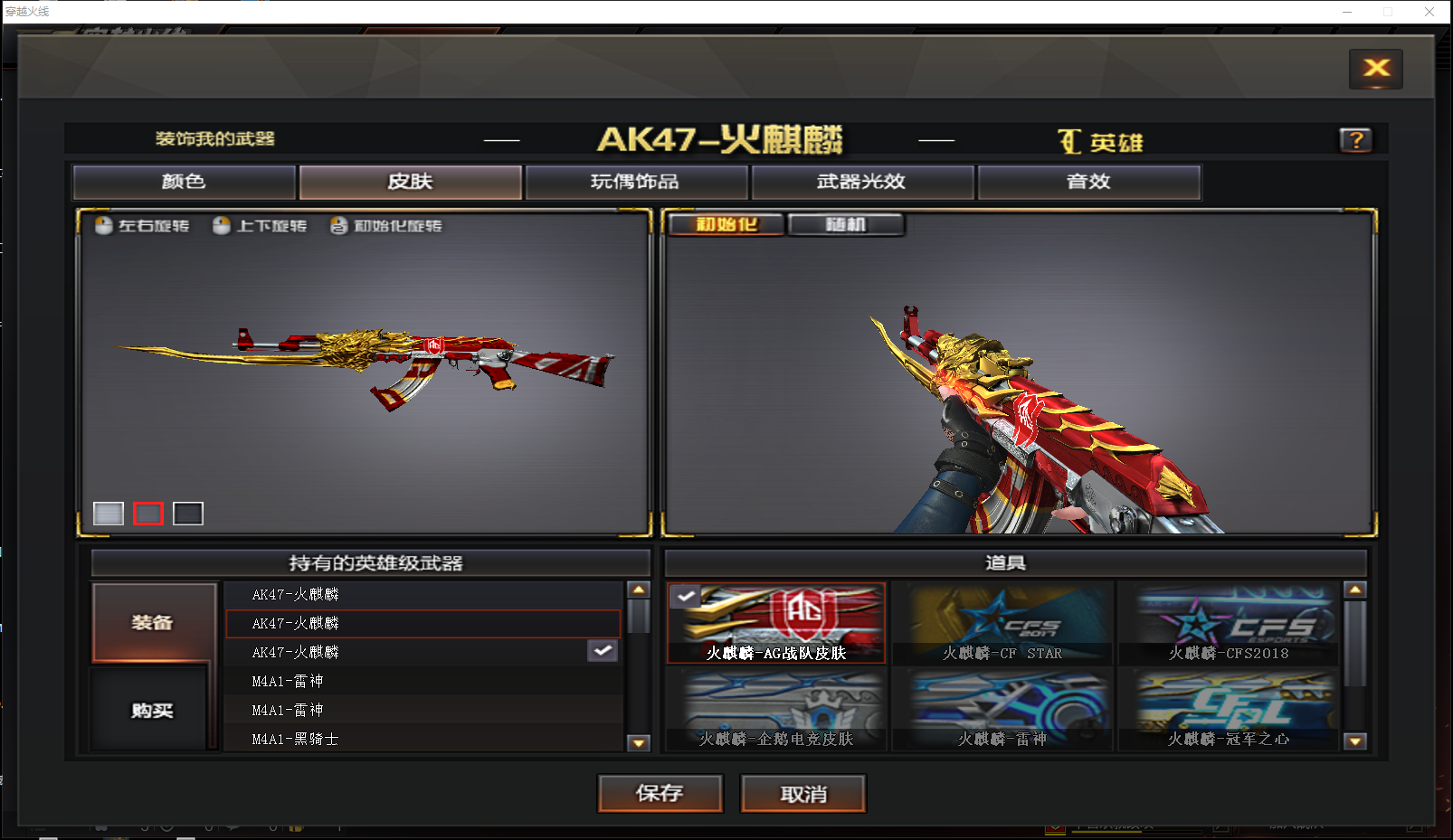Choose the 随机 button

pos(846,224)
